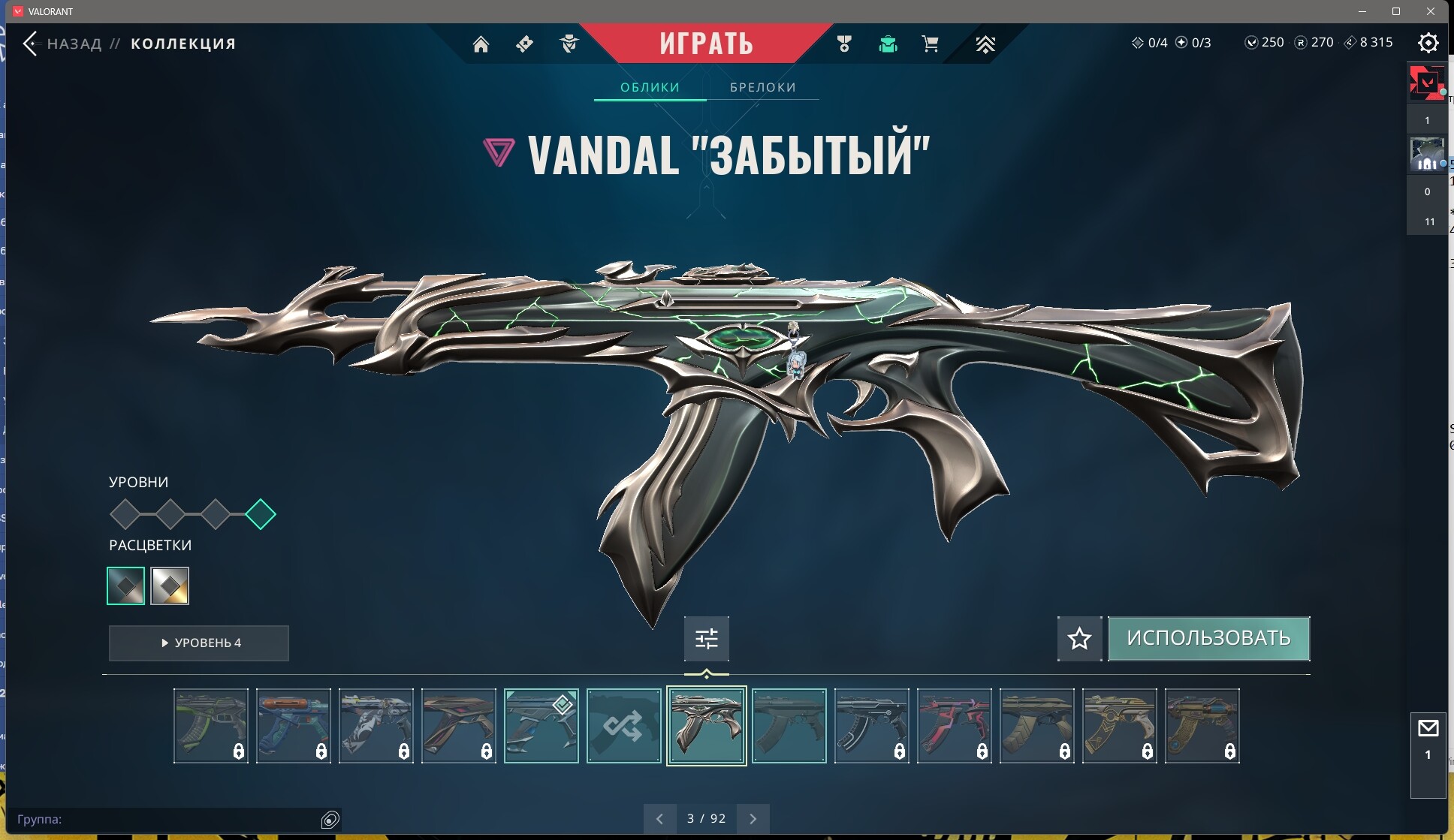The height and width of the screenshot is (840, 1454).
Task: Go to the home screen icon
Action: pos(481,44)
